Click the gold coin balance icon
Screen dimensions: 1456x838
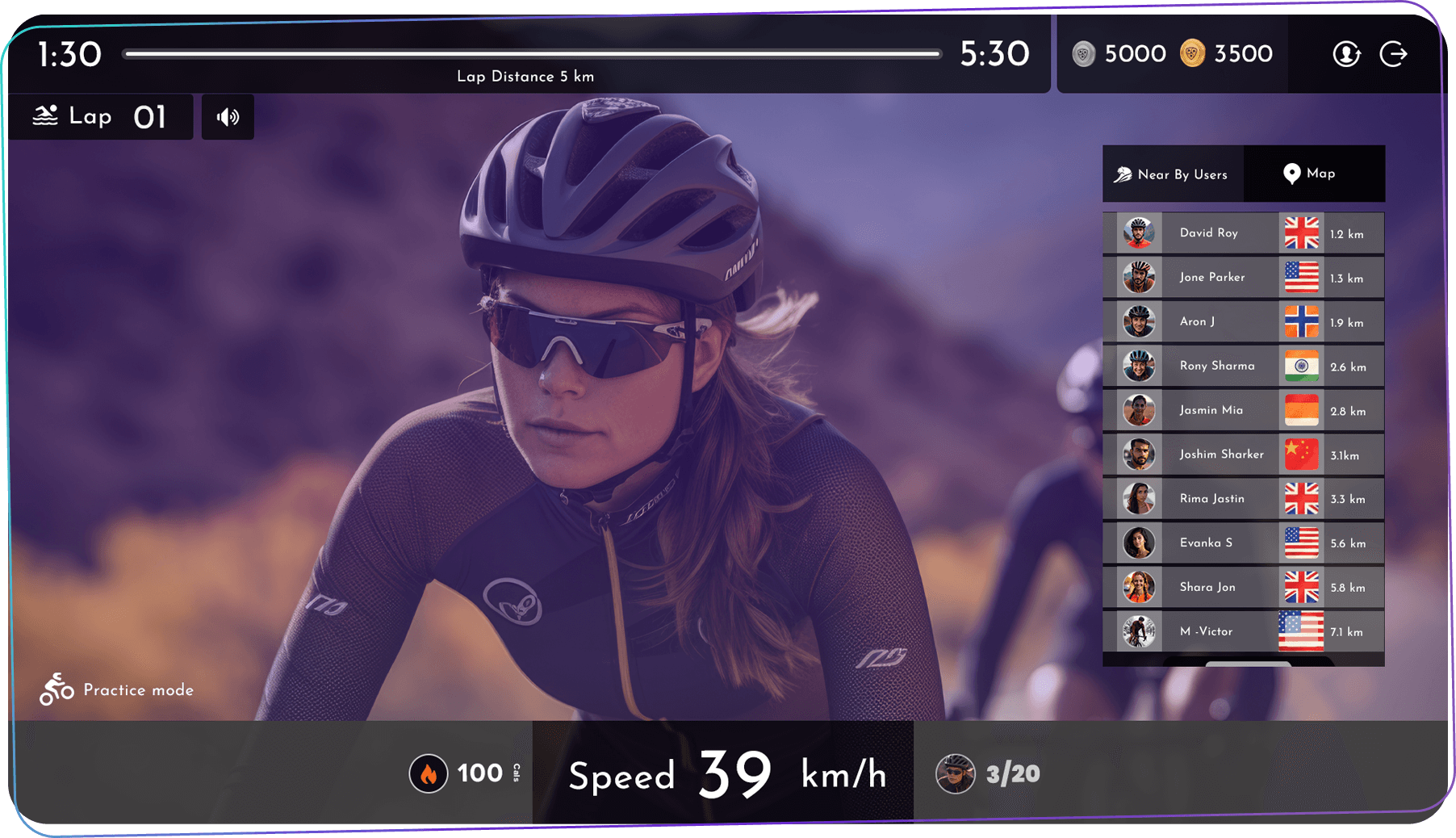coord(1192,54)
